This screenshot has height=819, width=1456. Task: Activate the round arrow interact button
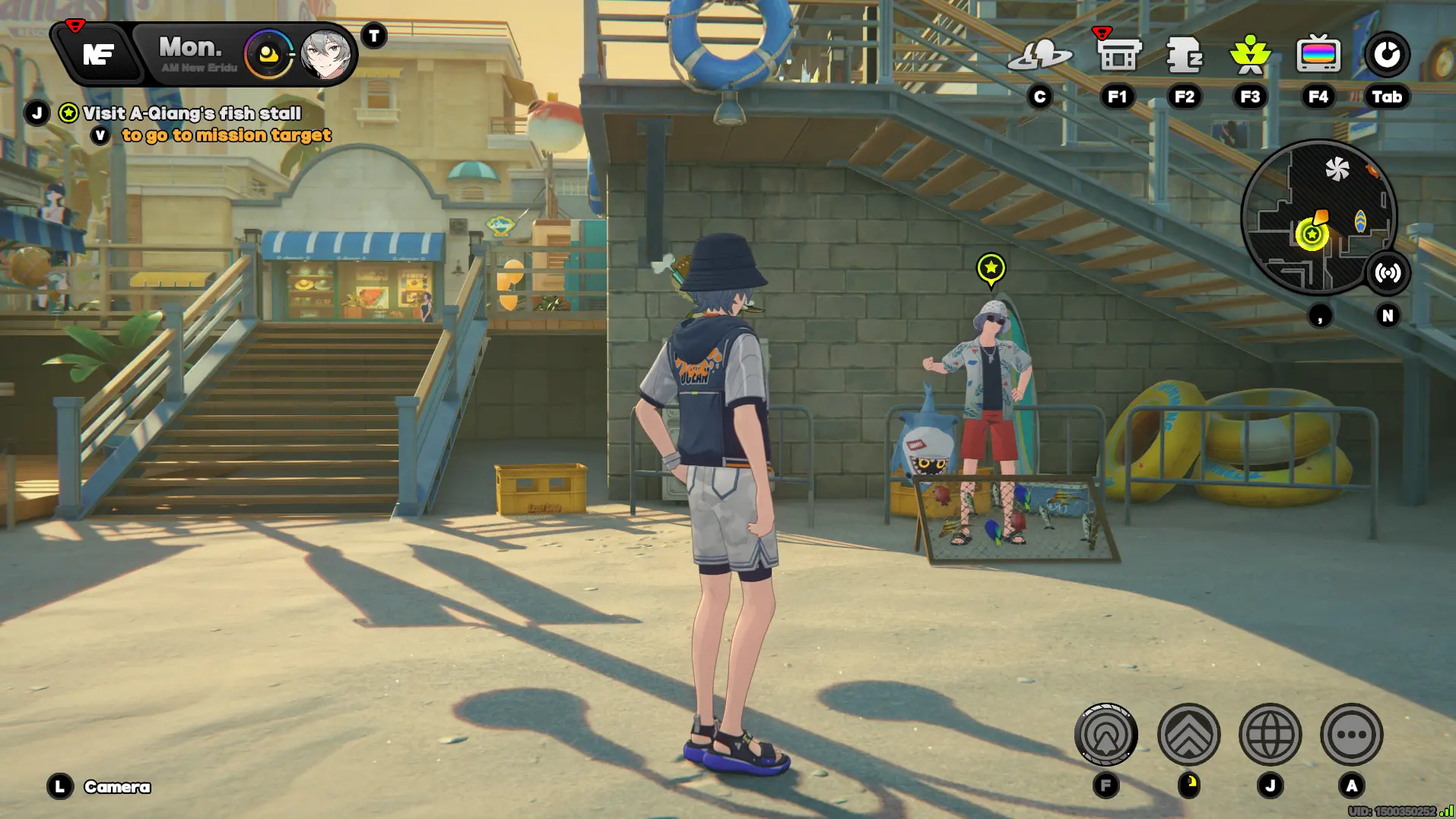click(x=1105, y=735)
